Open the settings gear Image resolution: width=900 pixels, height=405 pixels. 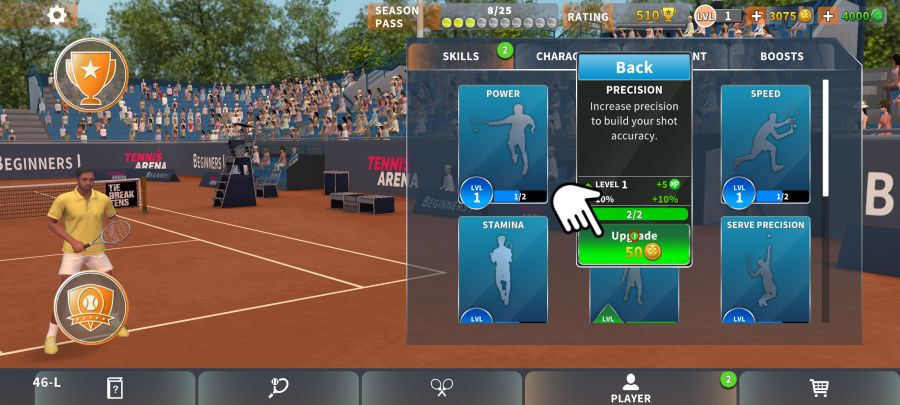click(x=57, y=14)
